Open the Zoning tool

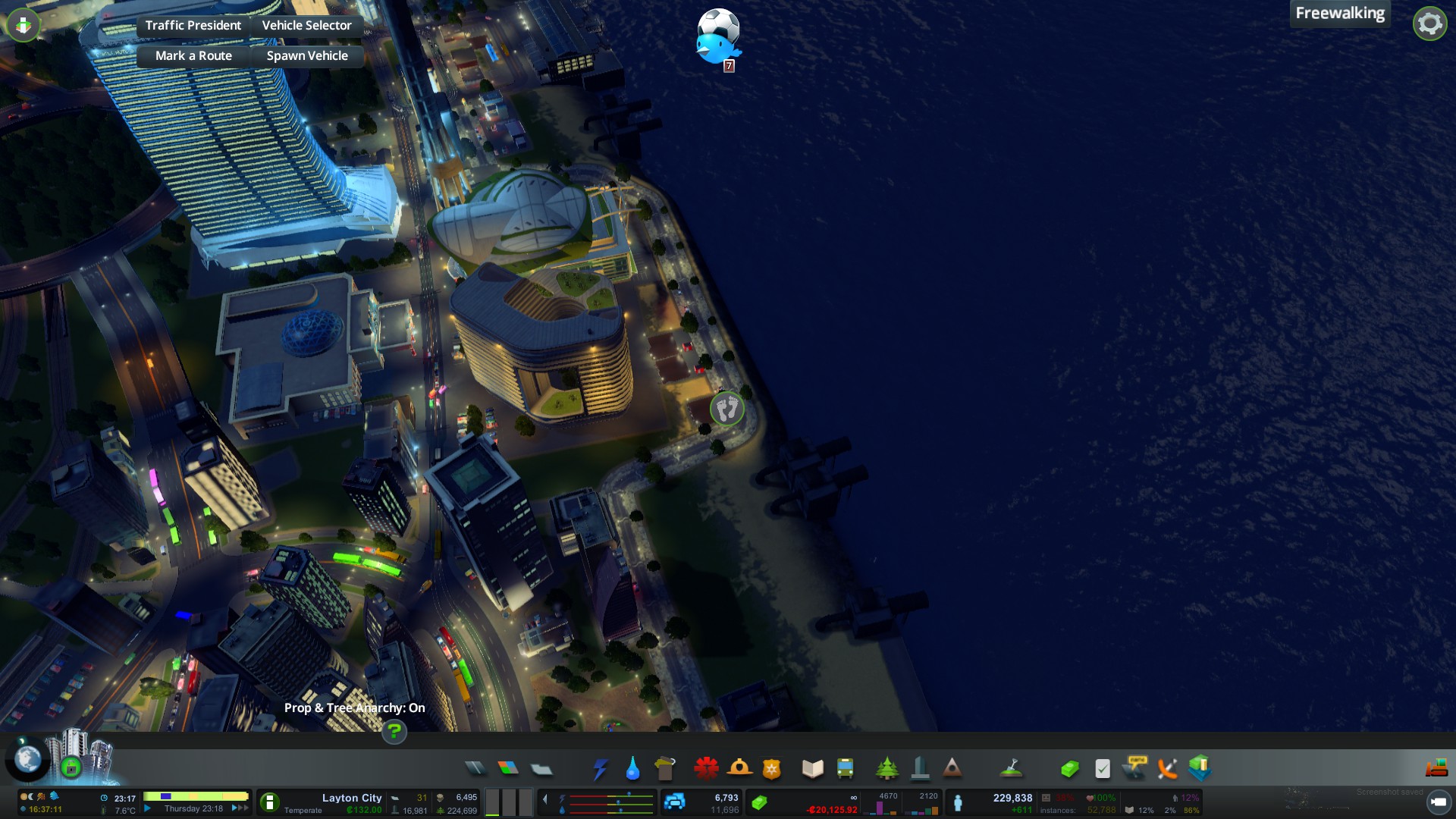[x=508, y=769]
